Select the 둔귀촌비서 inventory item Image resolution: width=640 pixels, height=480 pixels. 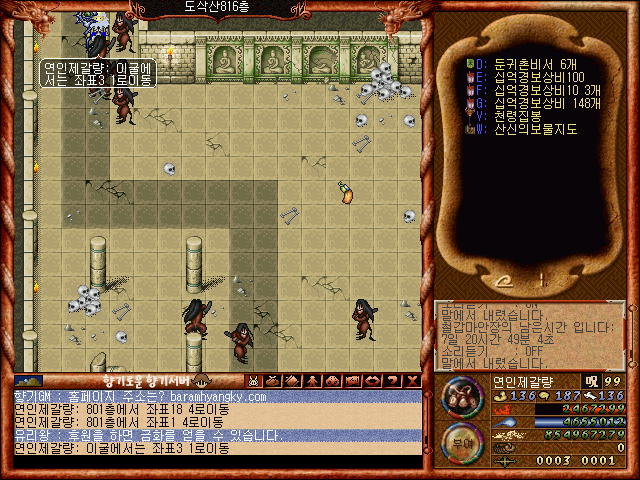(x=520, y=62)
